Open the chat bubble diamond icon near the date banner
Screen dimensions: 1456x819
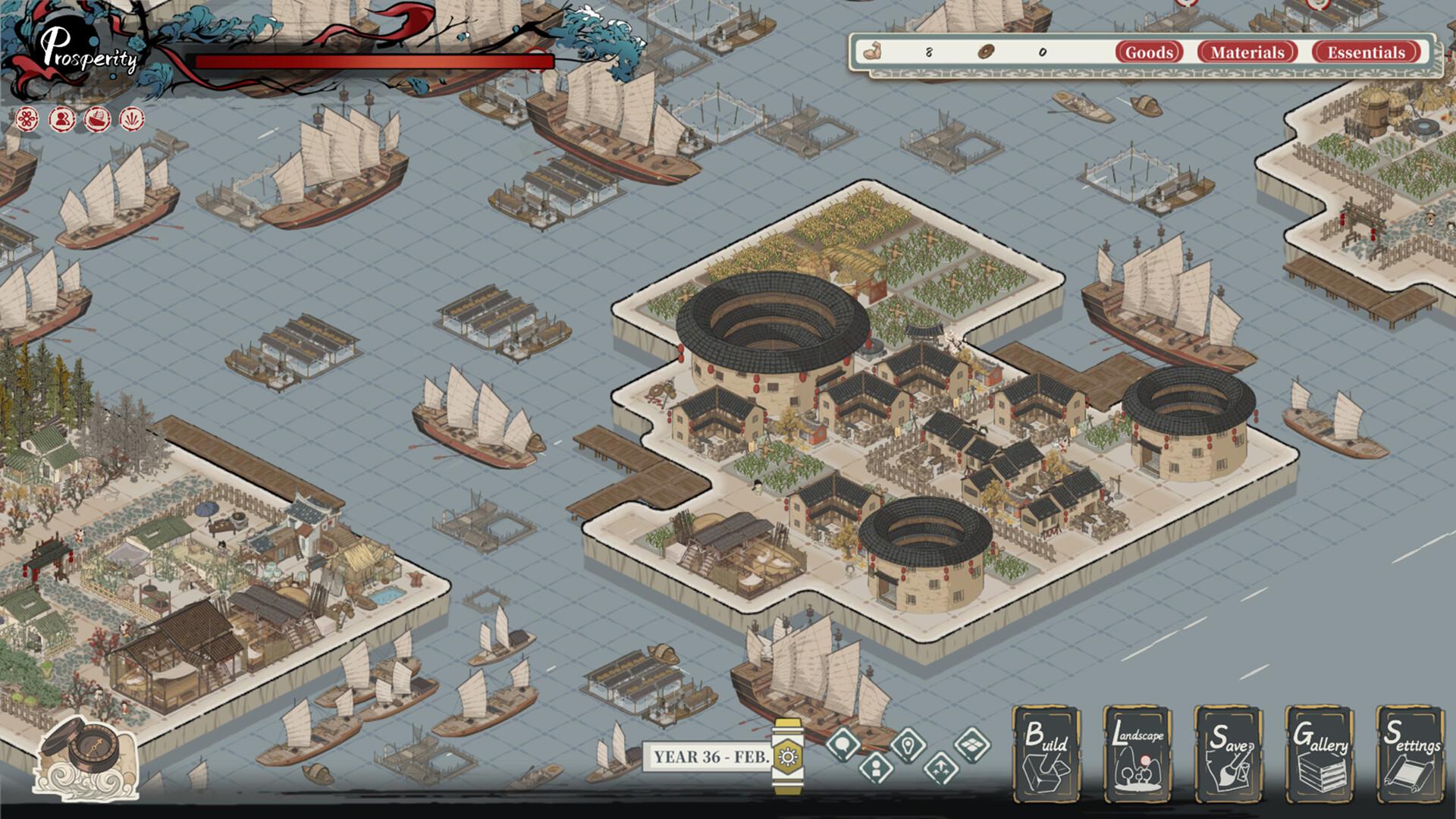pyautogui.click(x=843, y=745)
